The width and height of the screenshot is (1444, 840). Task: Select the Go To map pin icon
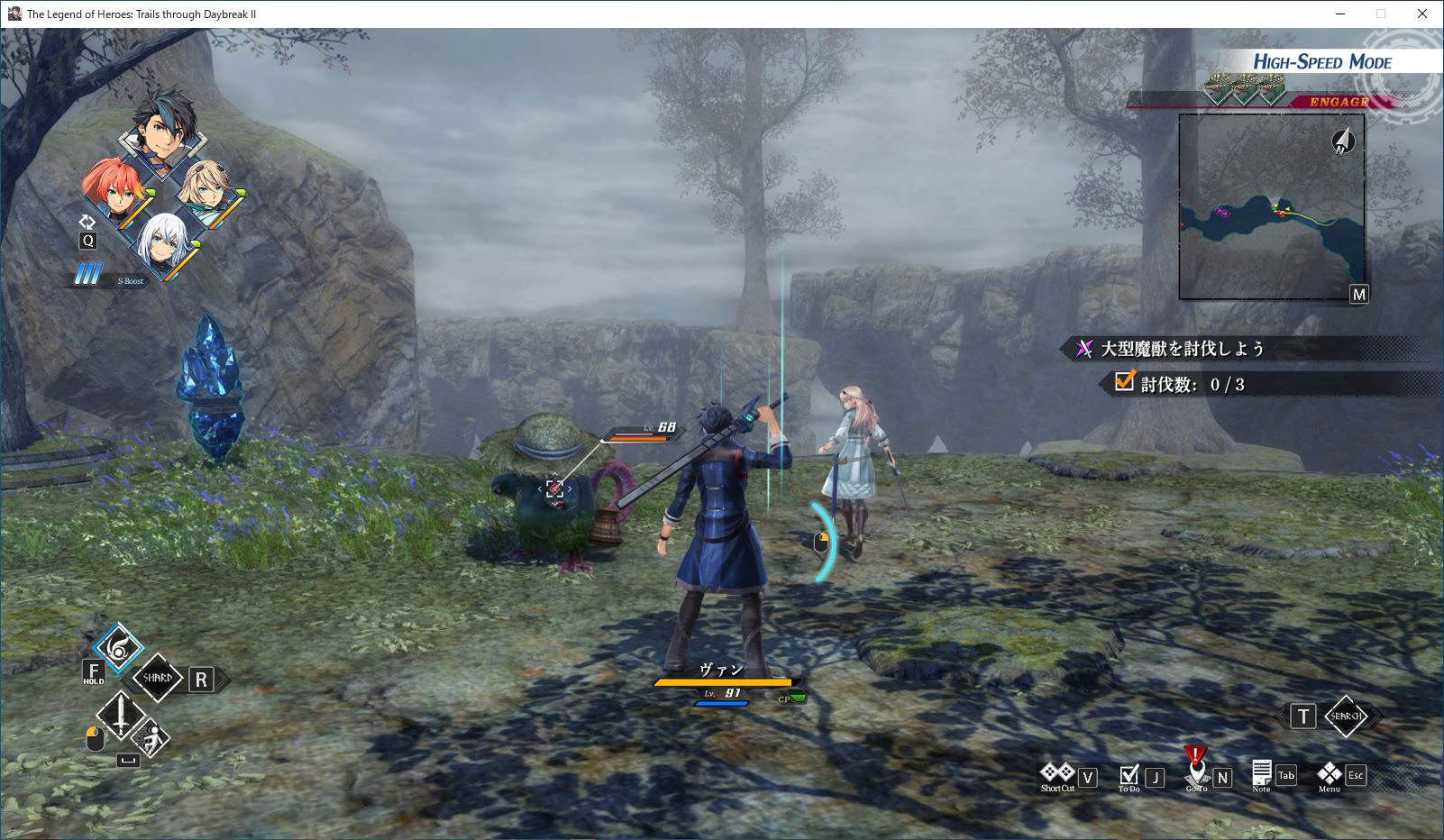[x=1196, y=772]
